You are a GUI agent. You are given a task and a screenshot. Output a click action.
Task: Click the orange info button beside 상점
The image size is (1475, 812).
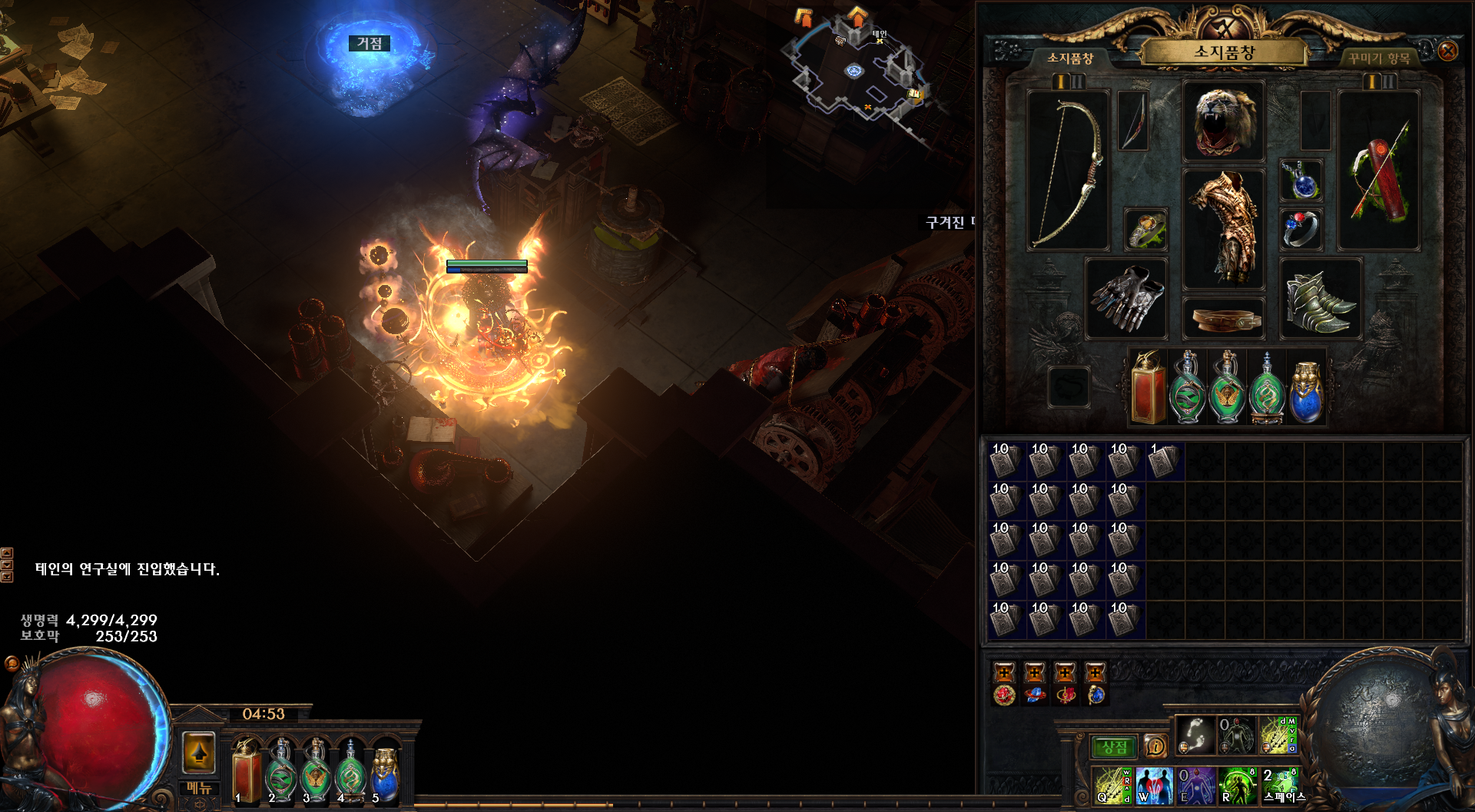coord(1155,746)
